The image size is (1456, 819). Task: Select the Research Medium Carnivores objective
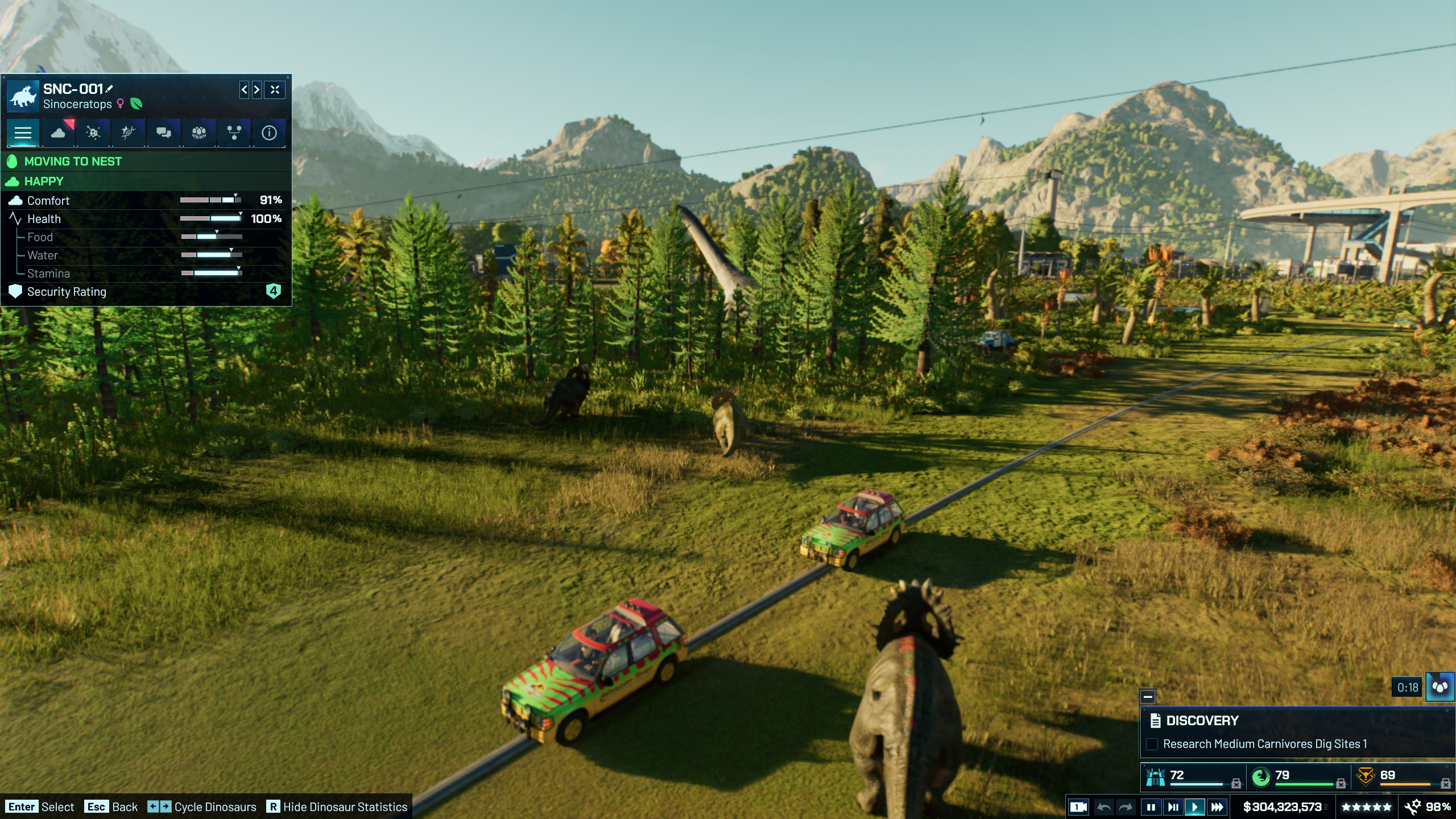click(x=1265, y=744)
